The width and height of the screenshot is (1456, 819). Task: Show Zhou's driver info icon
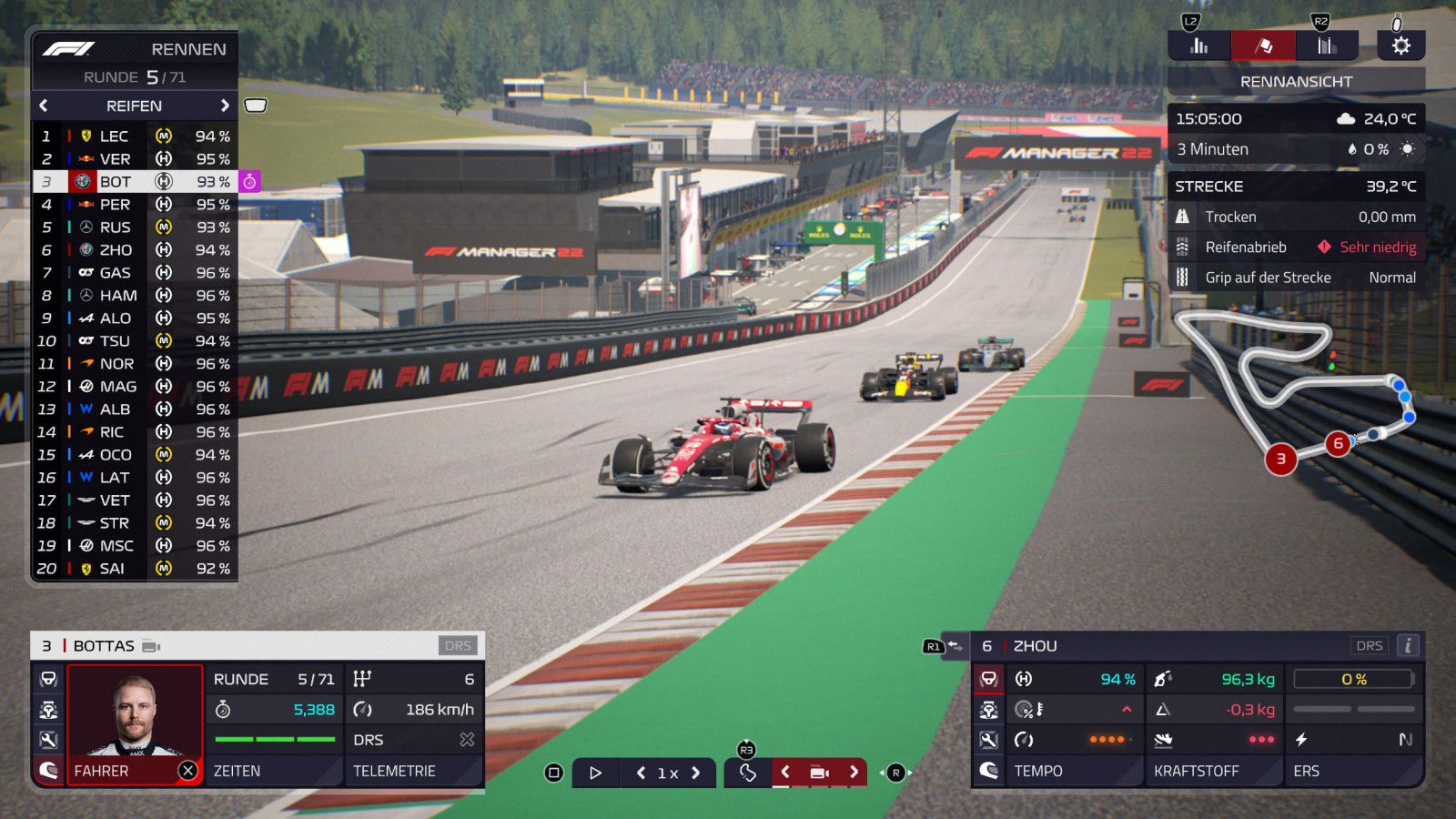[x=1408, y=645]
